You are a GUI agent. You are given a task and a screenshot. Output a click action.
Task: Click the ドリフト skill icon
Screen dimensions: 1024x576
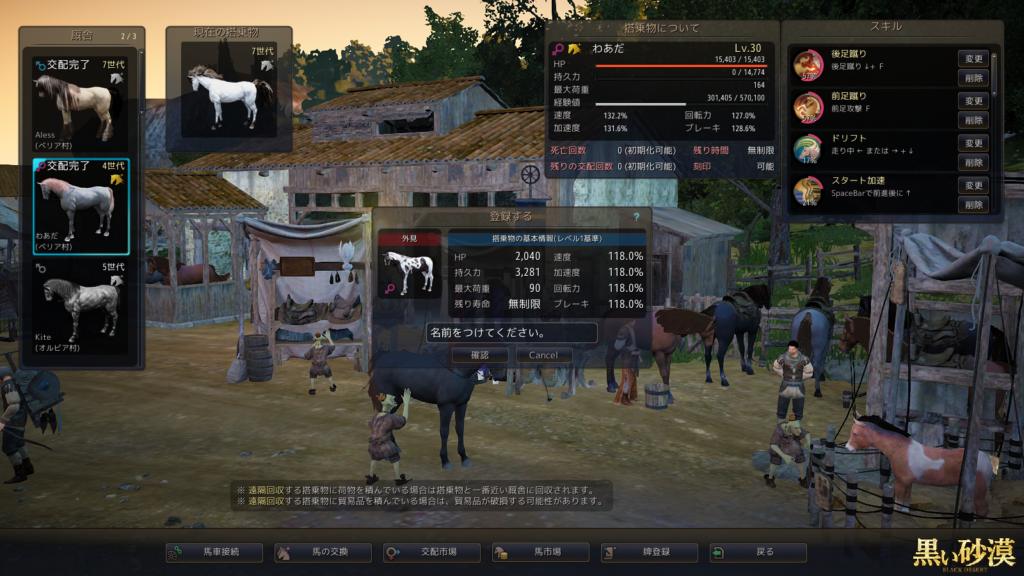(808, 150)
